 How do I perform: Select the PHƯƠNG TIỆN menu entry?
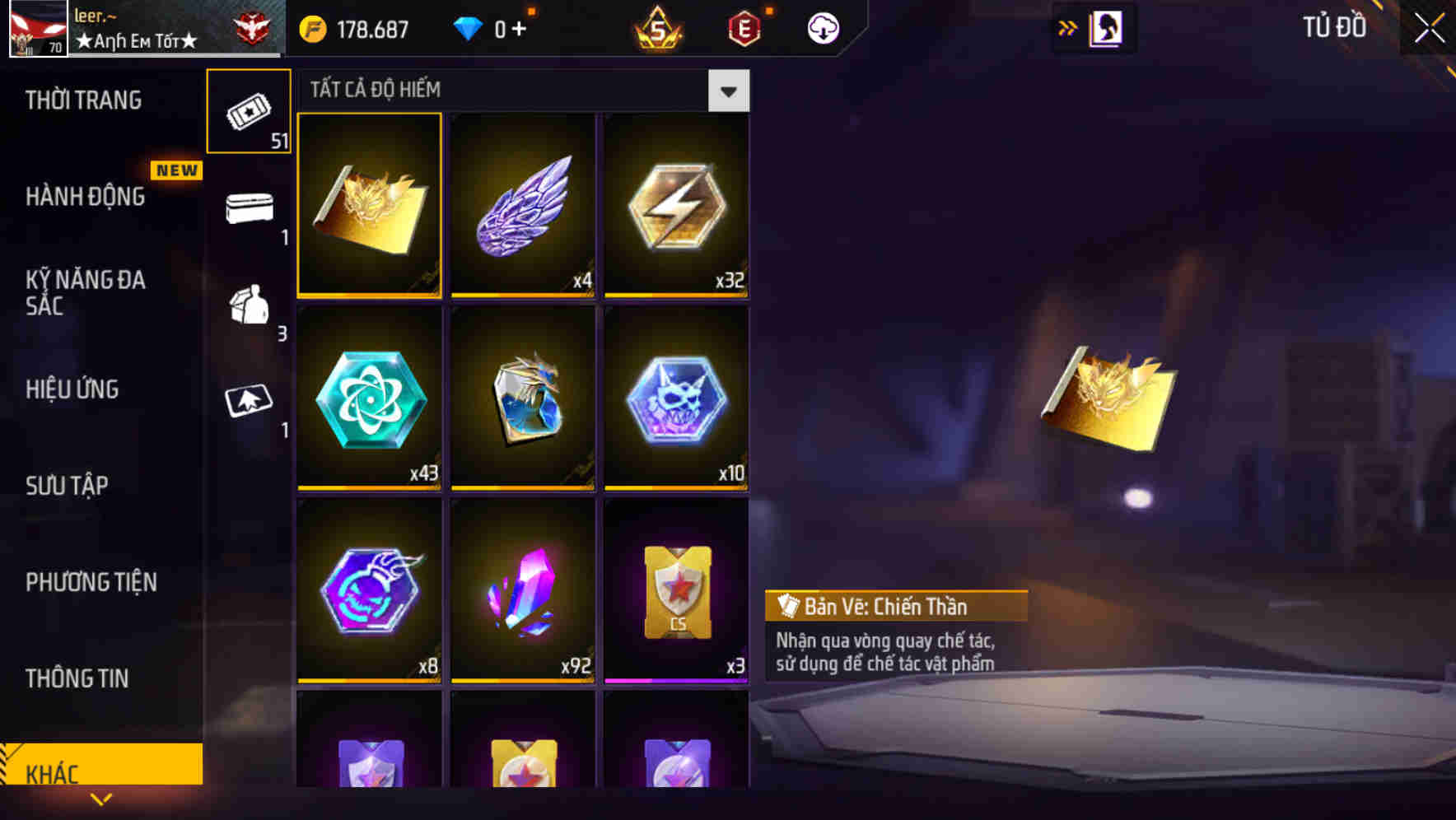coord(91,582)
